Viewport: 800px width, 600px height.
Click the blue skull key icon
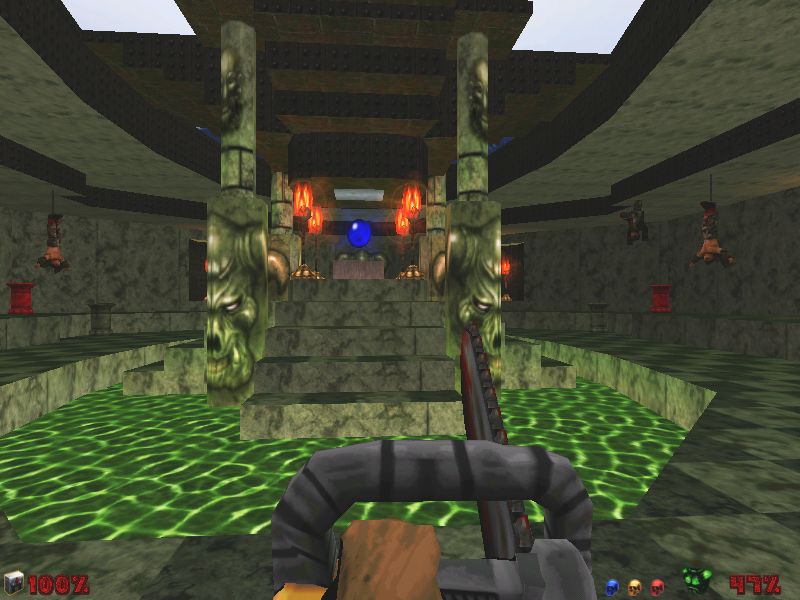click(612, 586)
